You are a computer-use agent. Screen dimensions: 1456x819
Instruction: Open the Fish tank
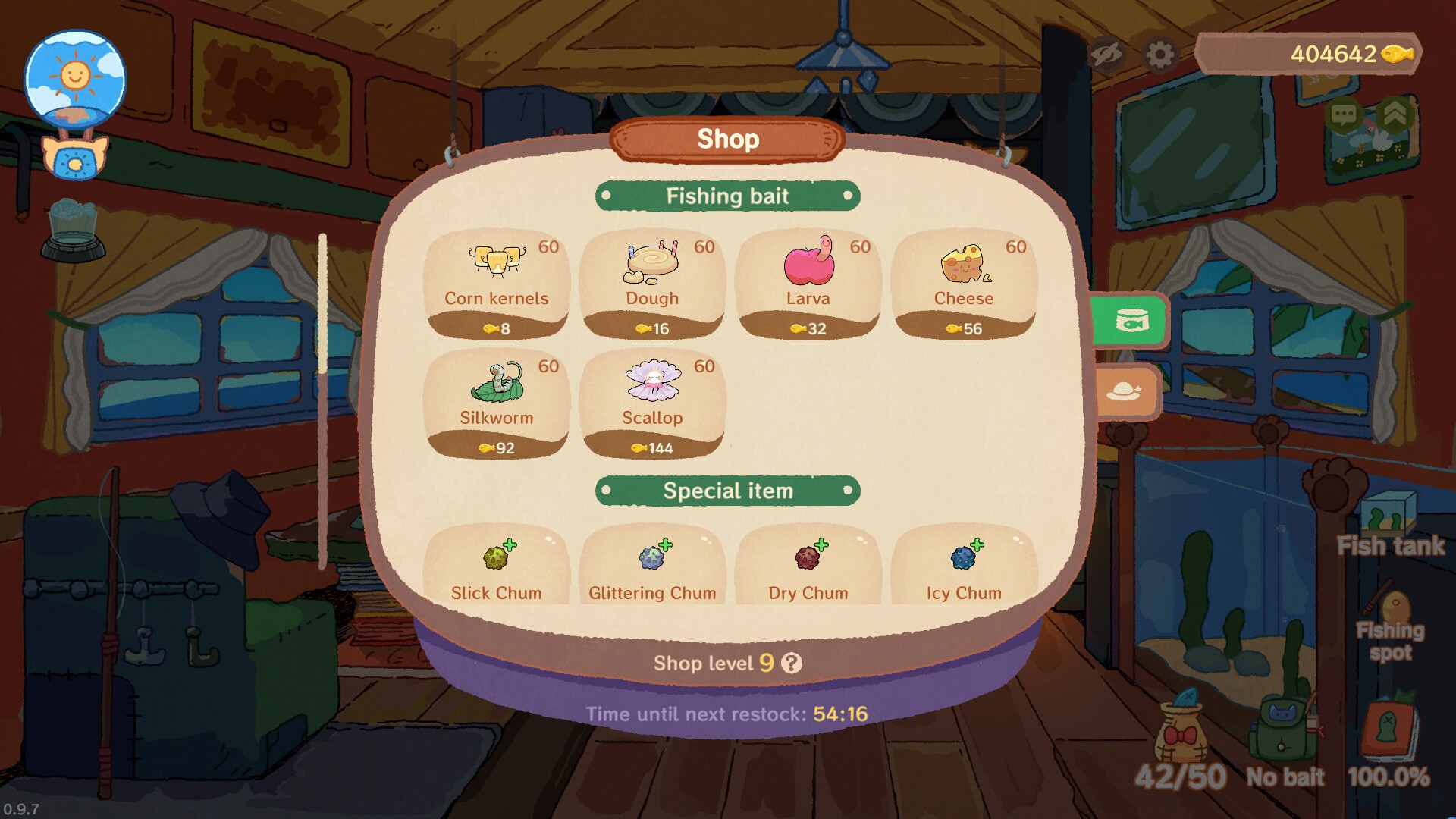pyautogui.click(x=1390, y=525)
